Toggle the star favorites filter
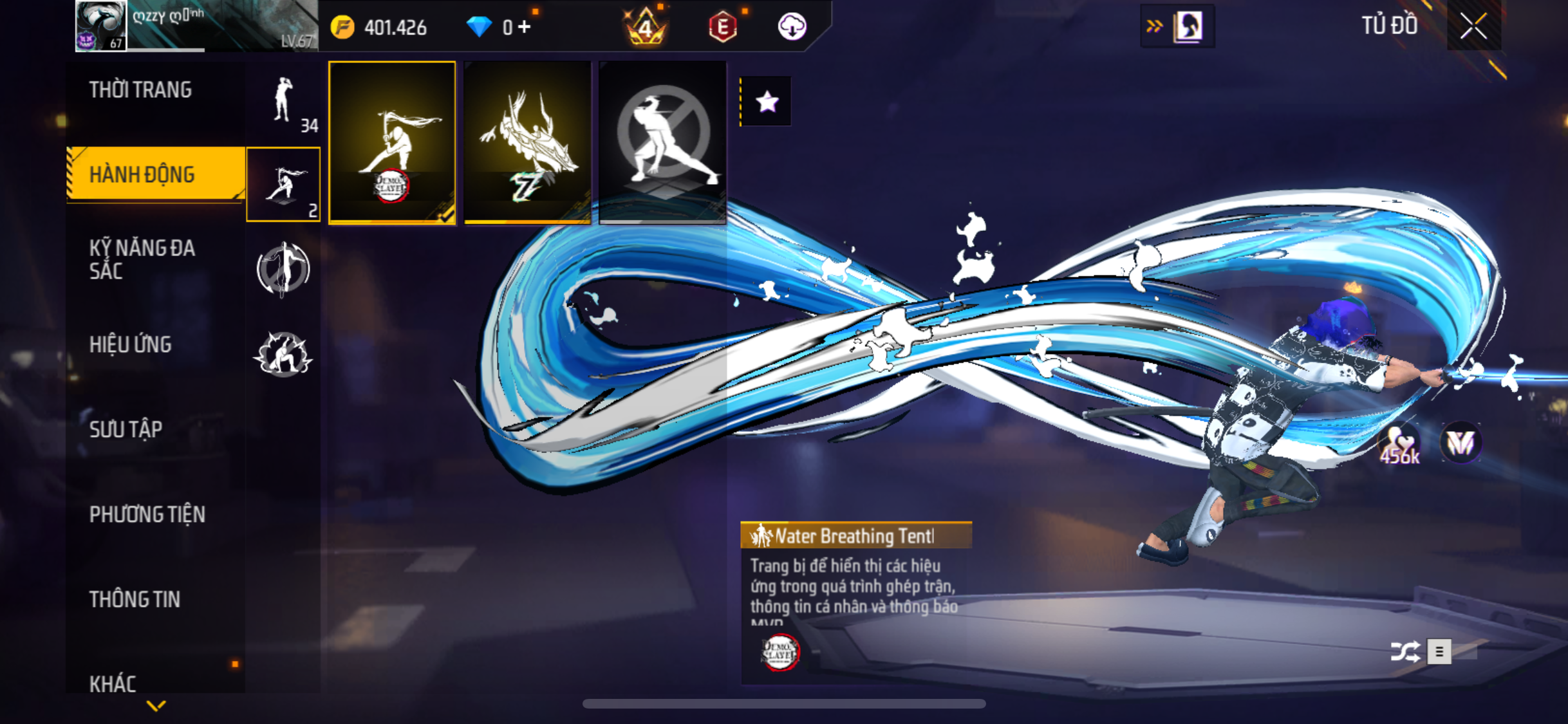Image resolution: width=1568 pixels, height=724 pixels. tap(767, 102)
